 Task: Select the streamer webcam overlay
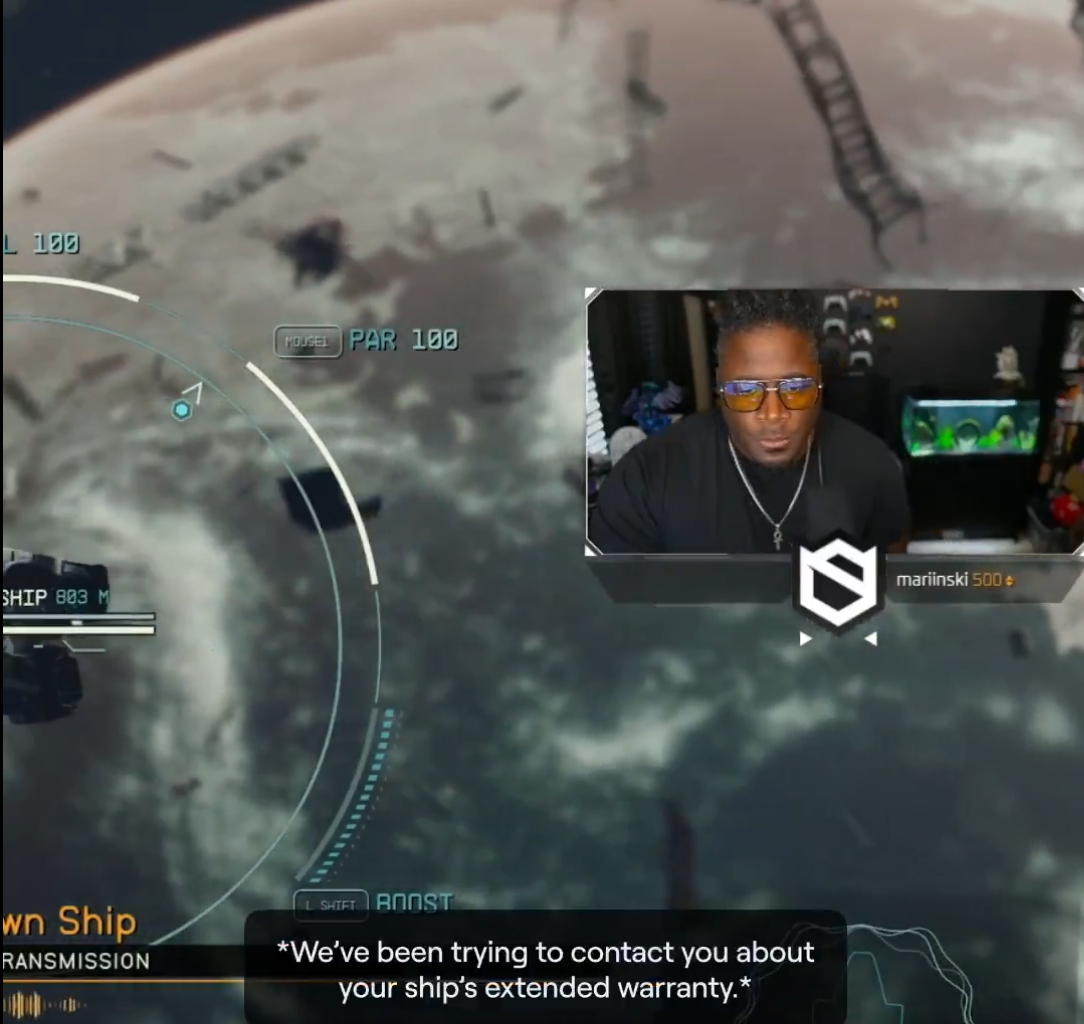click(834, 421)
